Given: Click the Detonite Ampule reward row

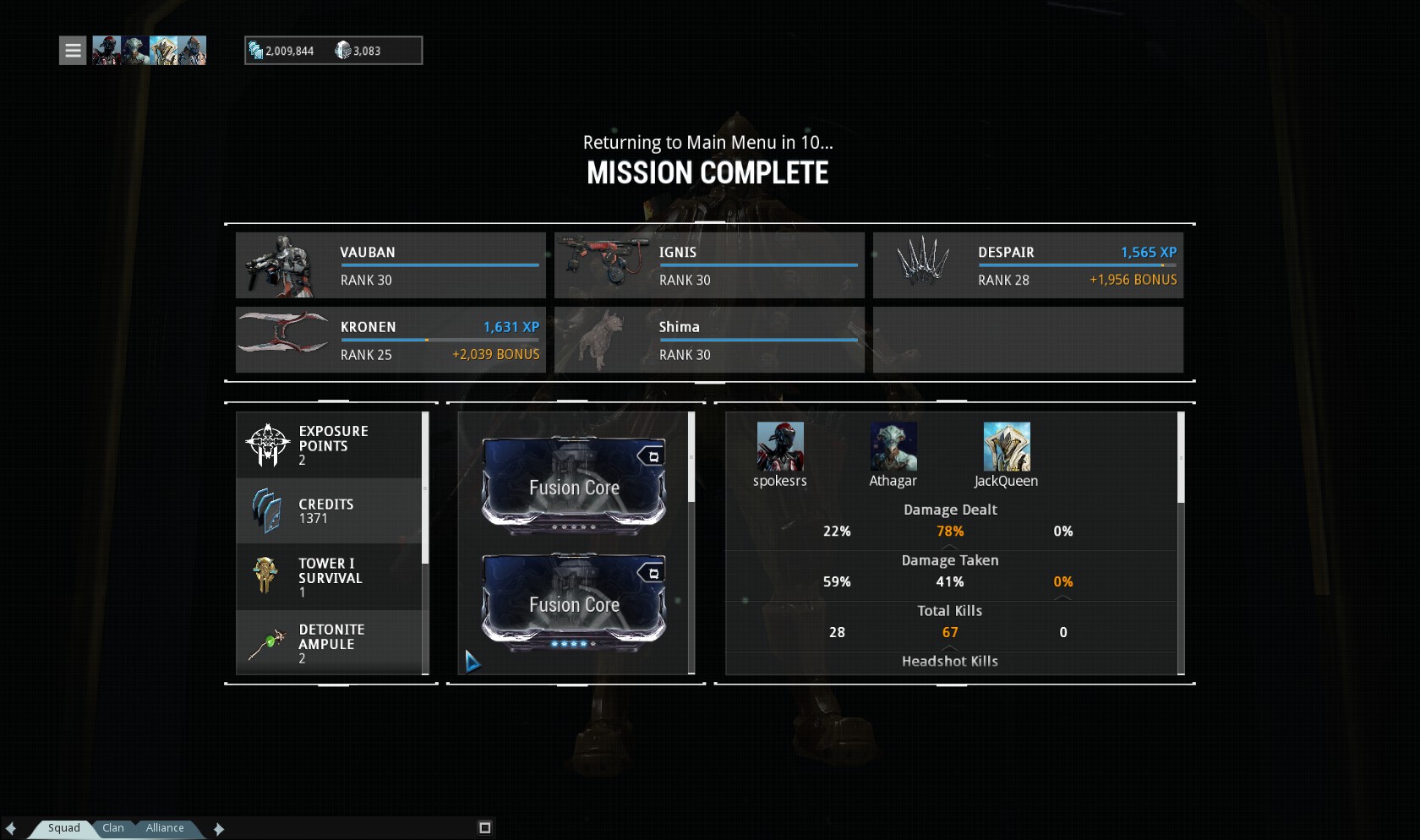Looking at the screenshot, I should [329, 643].
